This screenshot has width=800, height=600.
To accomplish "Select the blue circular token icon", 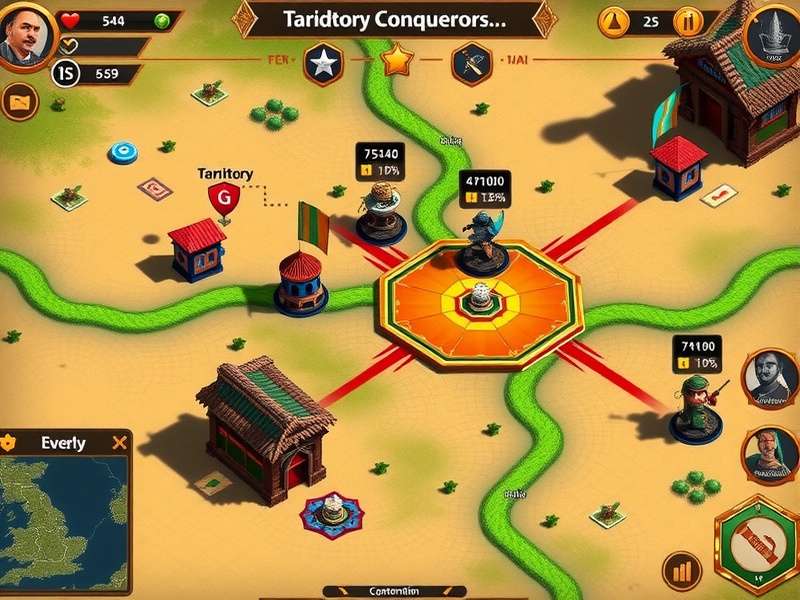I will (123, 153).
